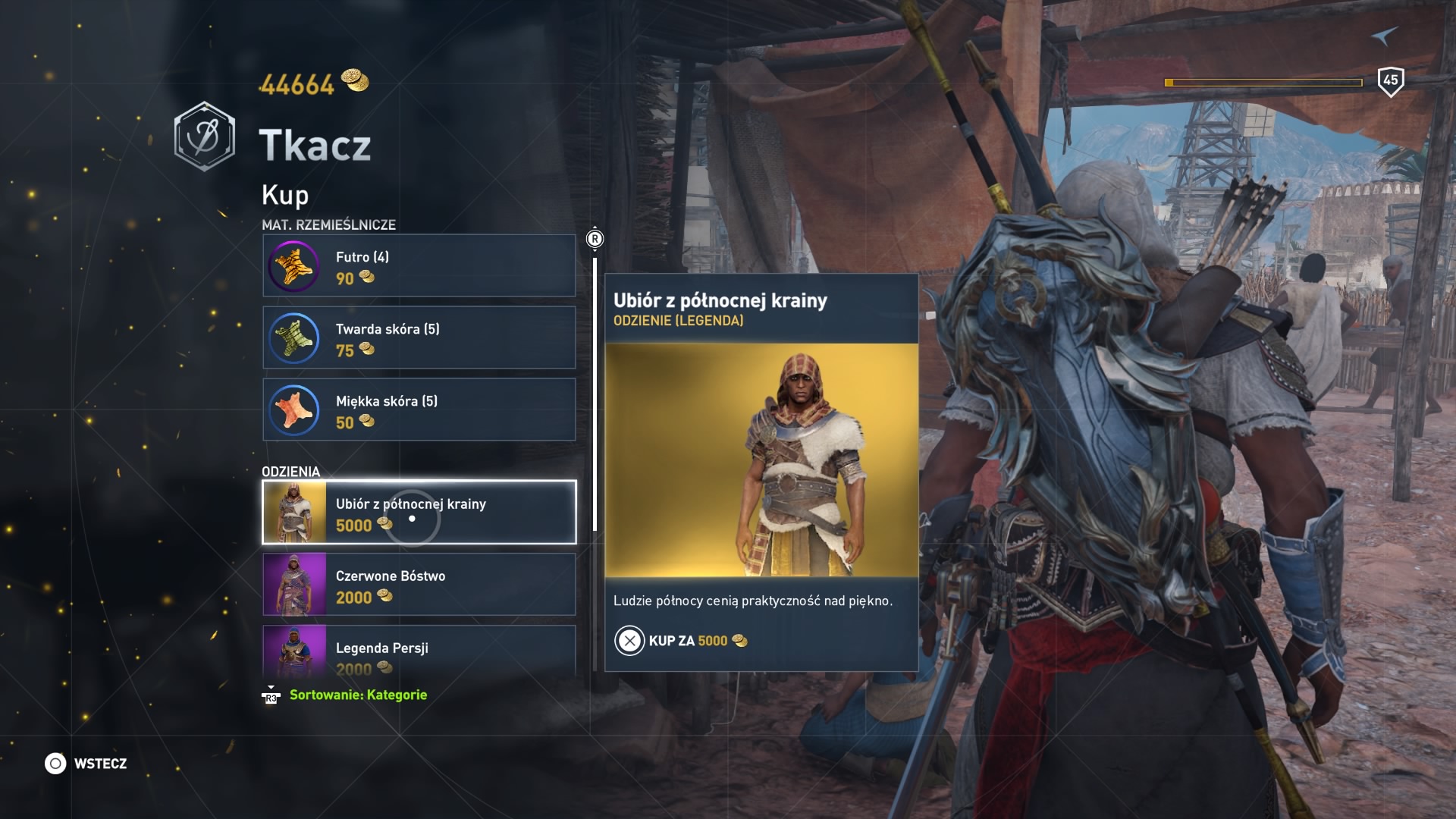This screenshot has height=819, width=1456.
Task: Pick the Miękka skóra (5) listing
Action: (x=419, y=409)
